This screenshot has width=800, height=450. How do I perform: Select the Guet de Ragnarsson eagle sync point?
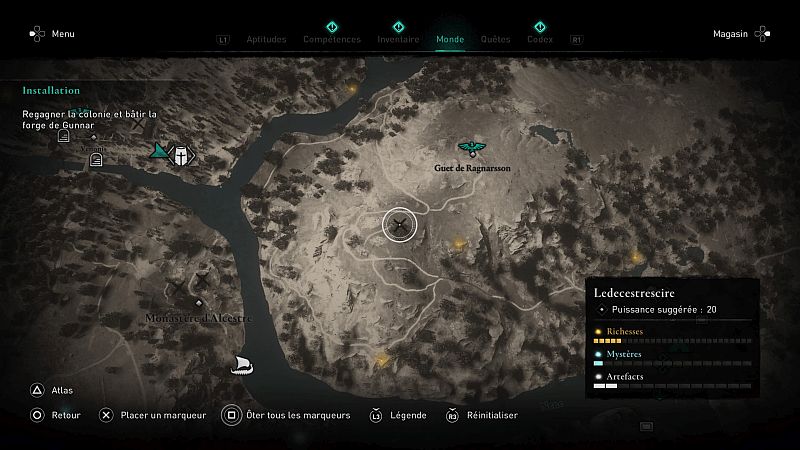pyautogui.click(x=471, y=149)
